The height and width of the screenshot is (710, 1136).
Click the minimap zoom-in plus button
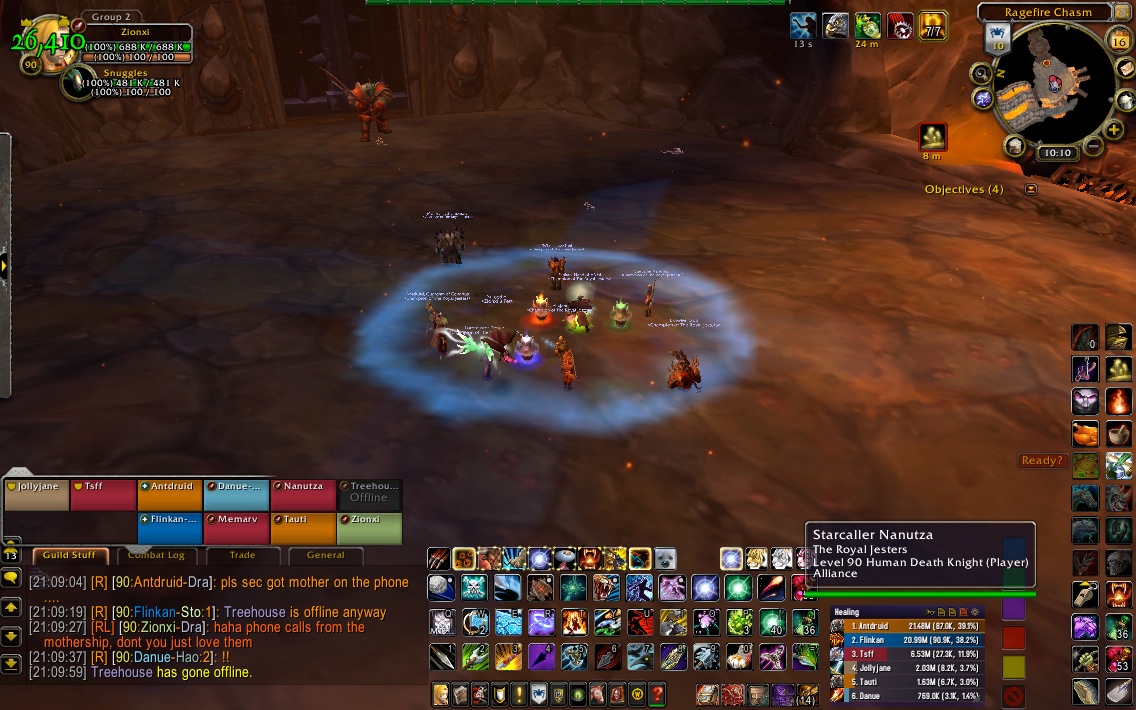[x=1115, y=129]
